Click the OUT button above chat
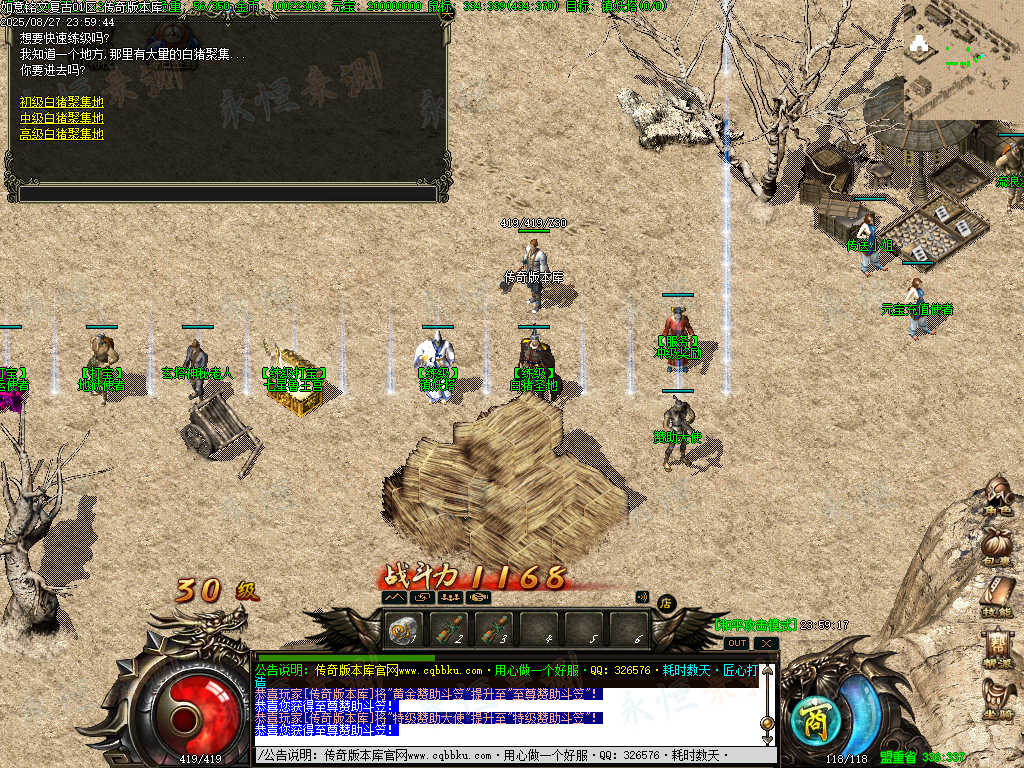 [x=737, y=643]
